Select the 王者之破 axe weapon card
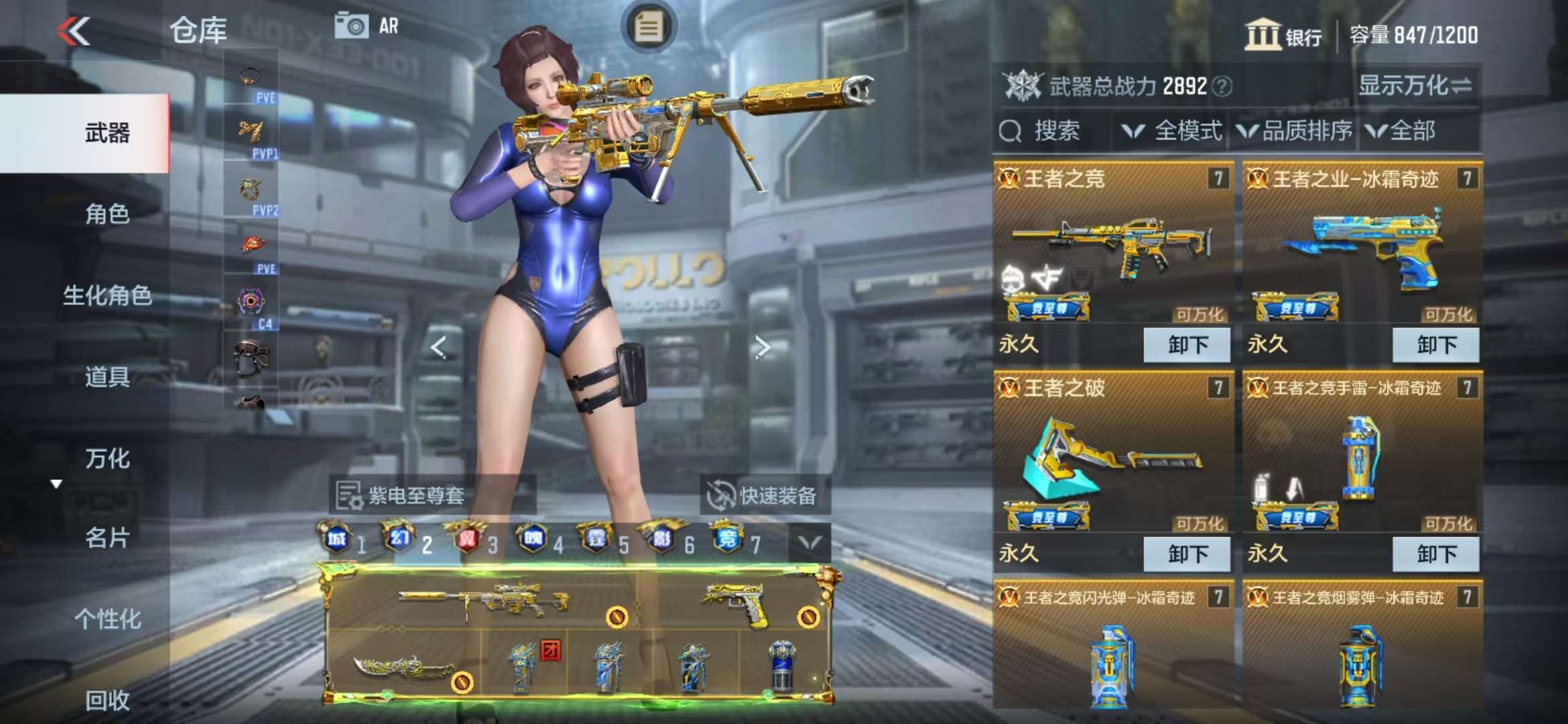This screenshot has height=724, width=1568. tap(1112, 456)
